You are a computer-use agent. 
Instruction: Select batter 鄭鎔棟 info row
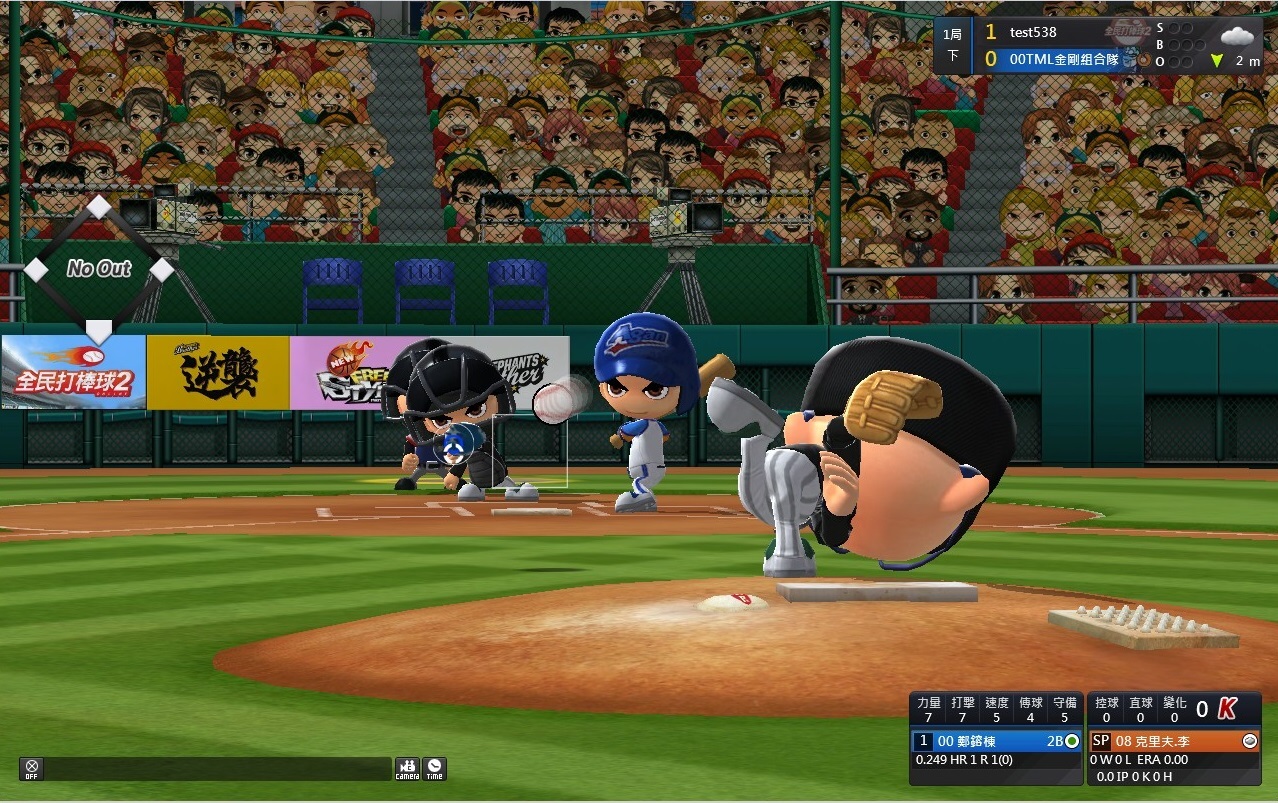[x=997, y=741]
